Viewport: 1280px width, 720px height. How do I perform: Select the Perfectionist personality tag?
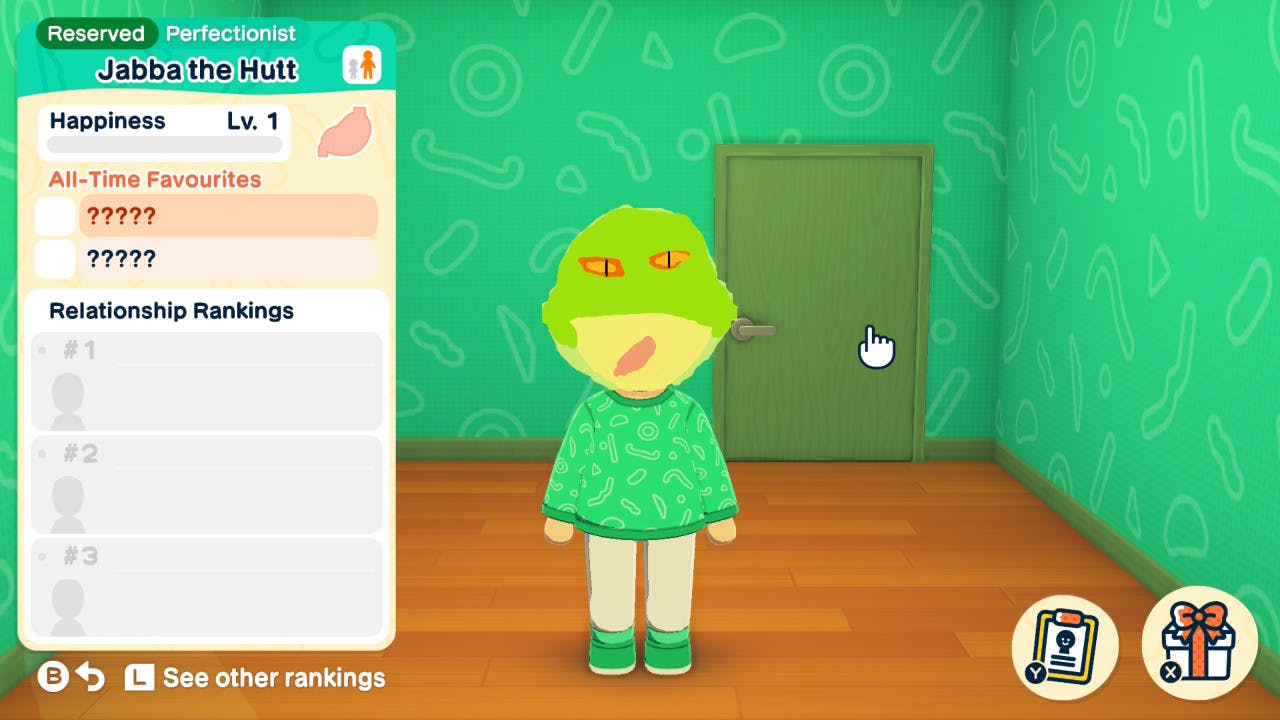click(231, 33)
